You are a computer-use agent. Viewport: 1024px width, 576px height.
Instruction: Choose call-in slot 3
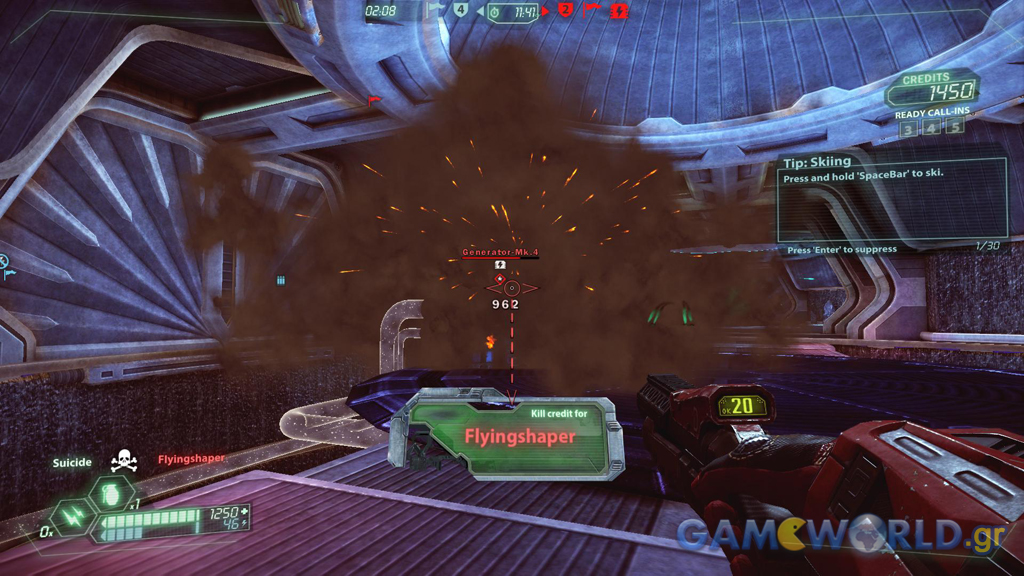coord(907,128)
